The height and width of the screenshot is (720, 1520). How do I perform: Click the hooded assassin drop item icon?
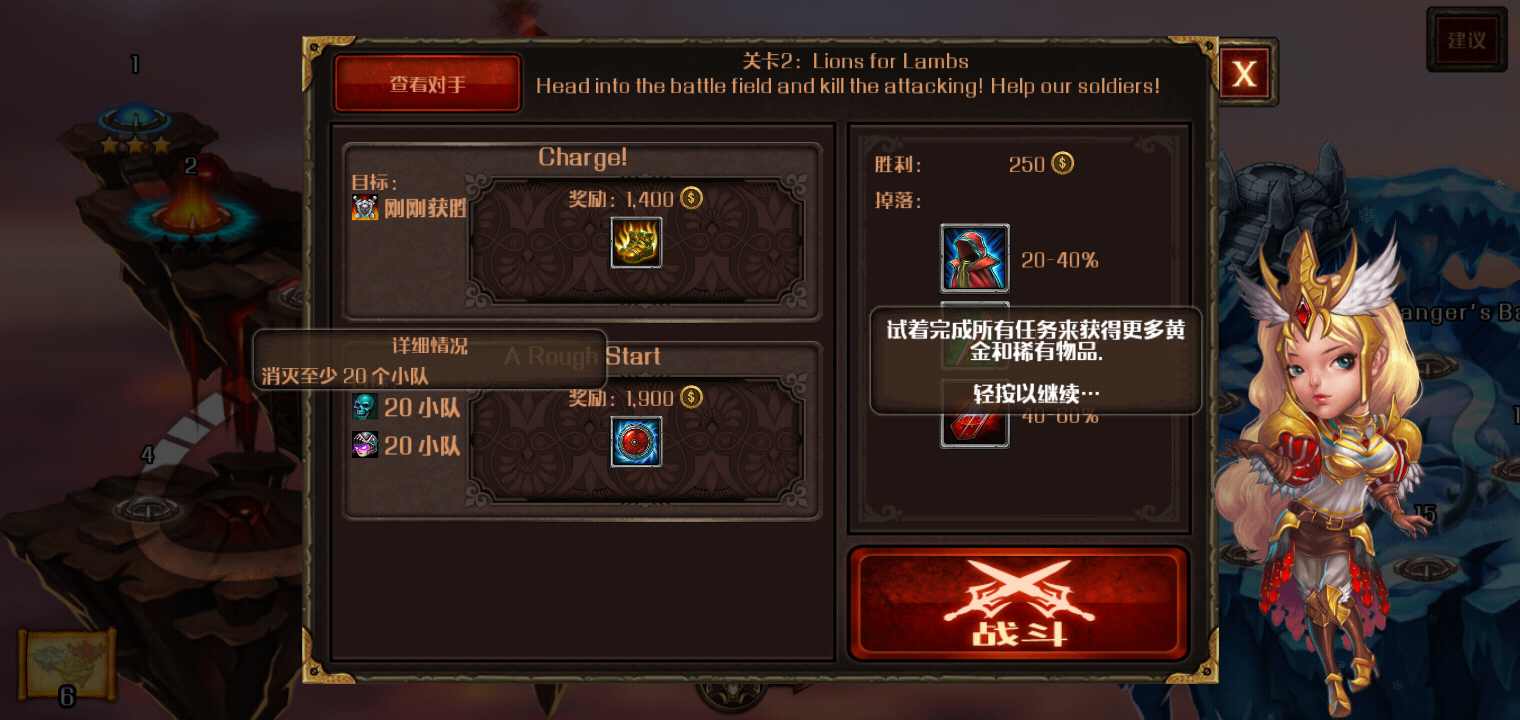[974, 258]
